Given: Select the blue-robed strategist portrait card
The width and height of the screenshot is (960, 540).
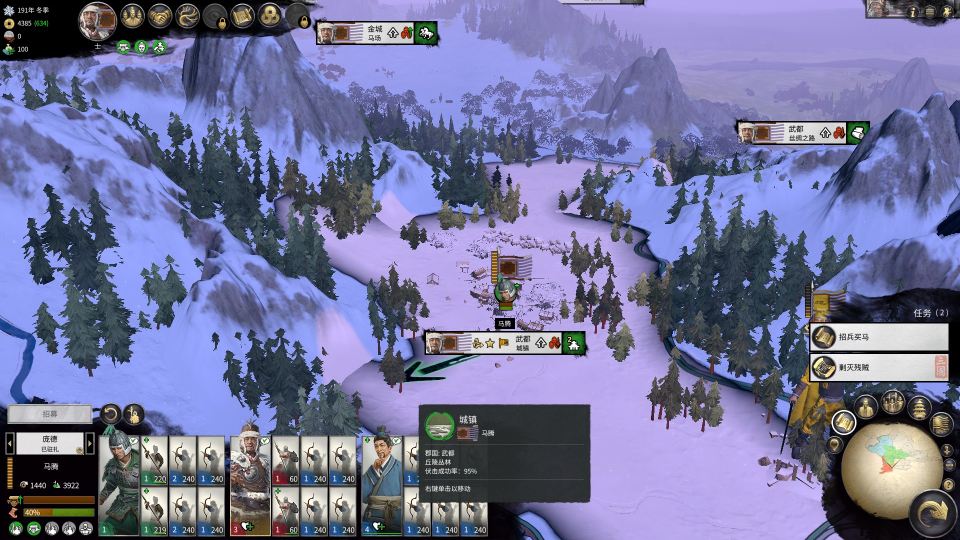Looking at the screenshot, I should pos(381,485).
